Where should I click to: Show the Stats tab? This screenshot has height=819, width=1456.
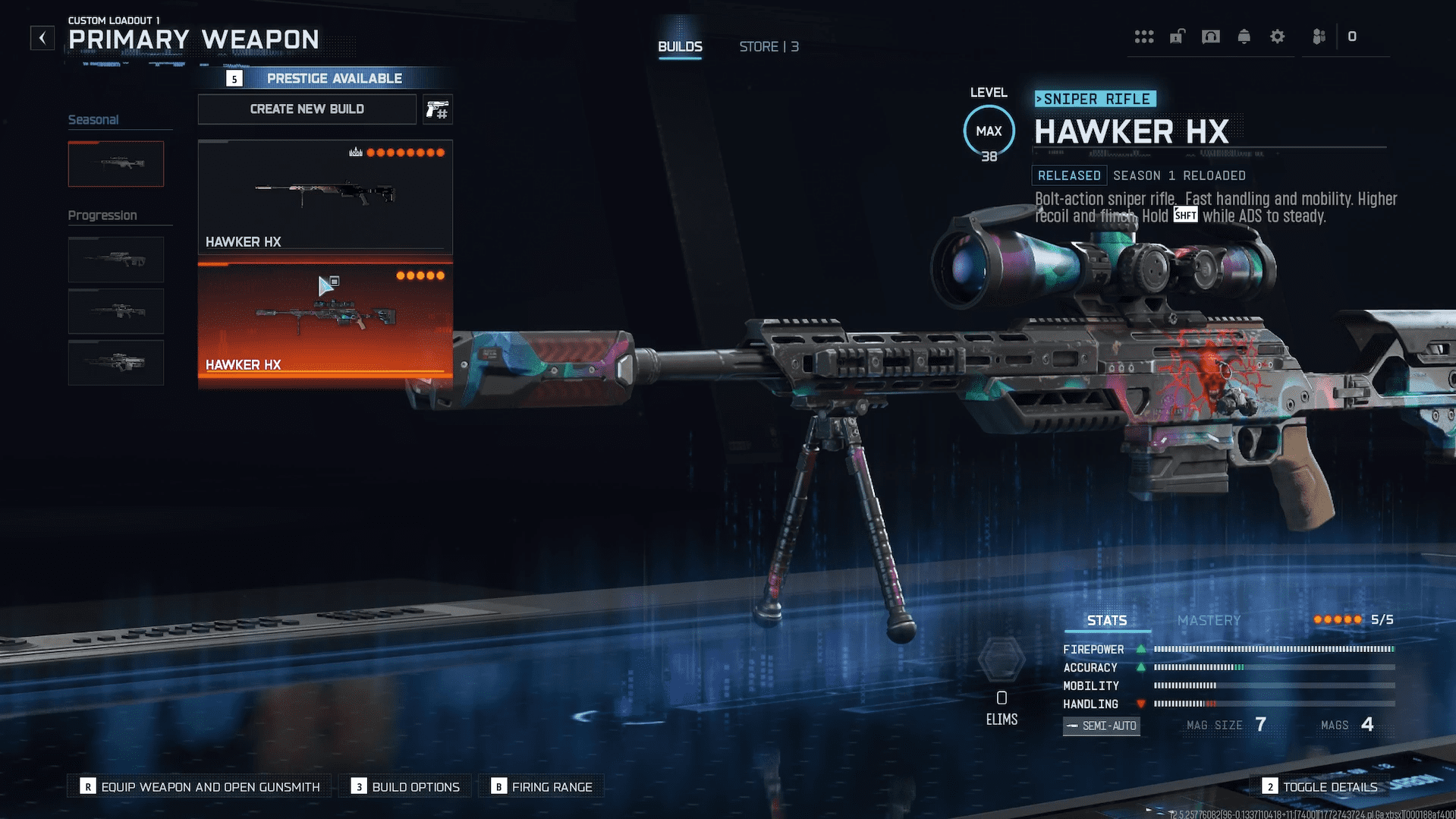pyautogui.click(x=1107, y=620)
